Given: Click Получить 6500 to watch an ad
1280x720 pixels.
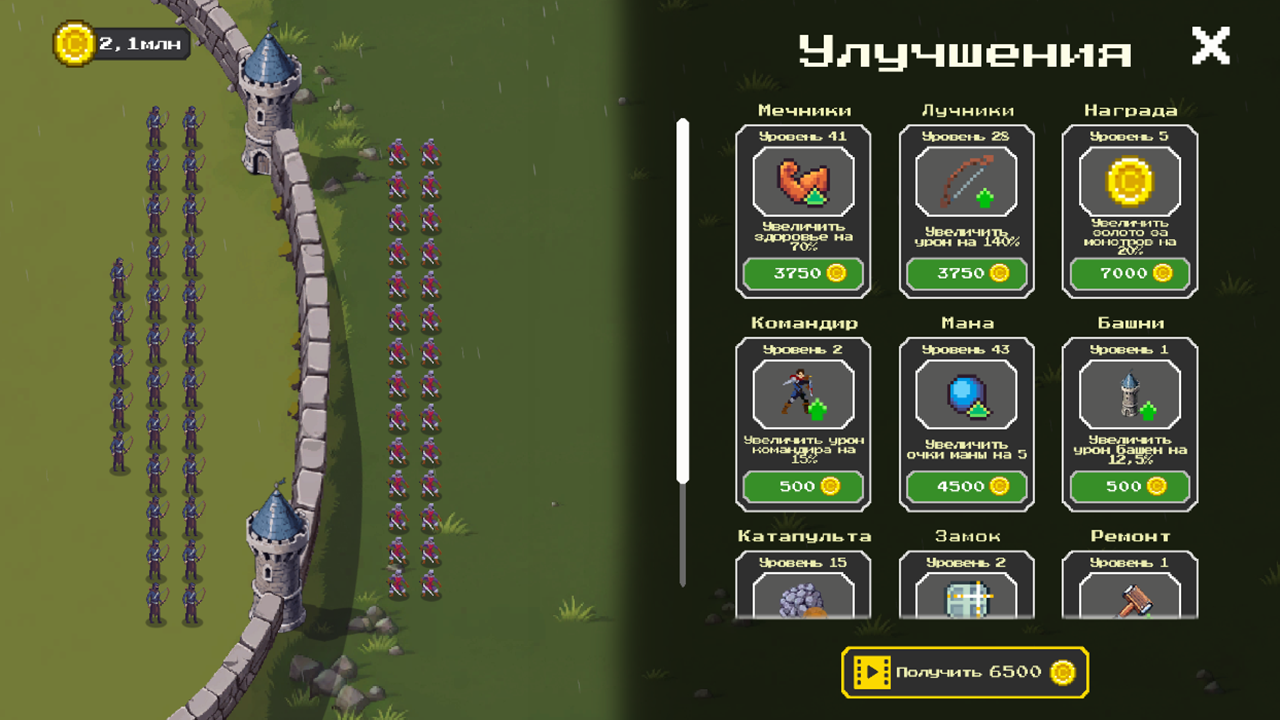Looking at the screenshot, I should [x=966, y=672].
